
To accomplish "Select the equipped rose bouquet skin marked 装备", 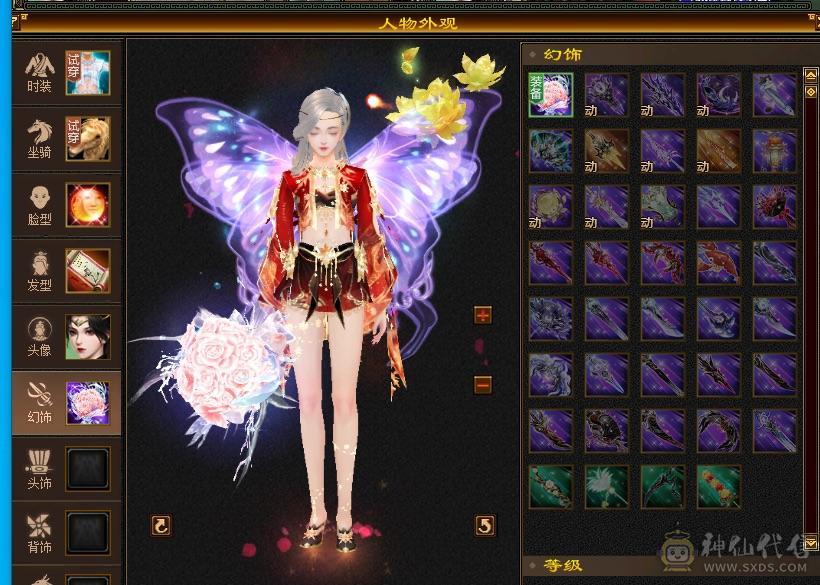I will (x=551, y=94).
